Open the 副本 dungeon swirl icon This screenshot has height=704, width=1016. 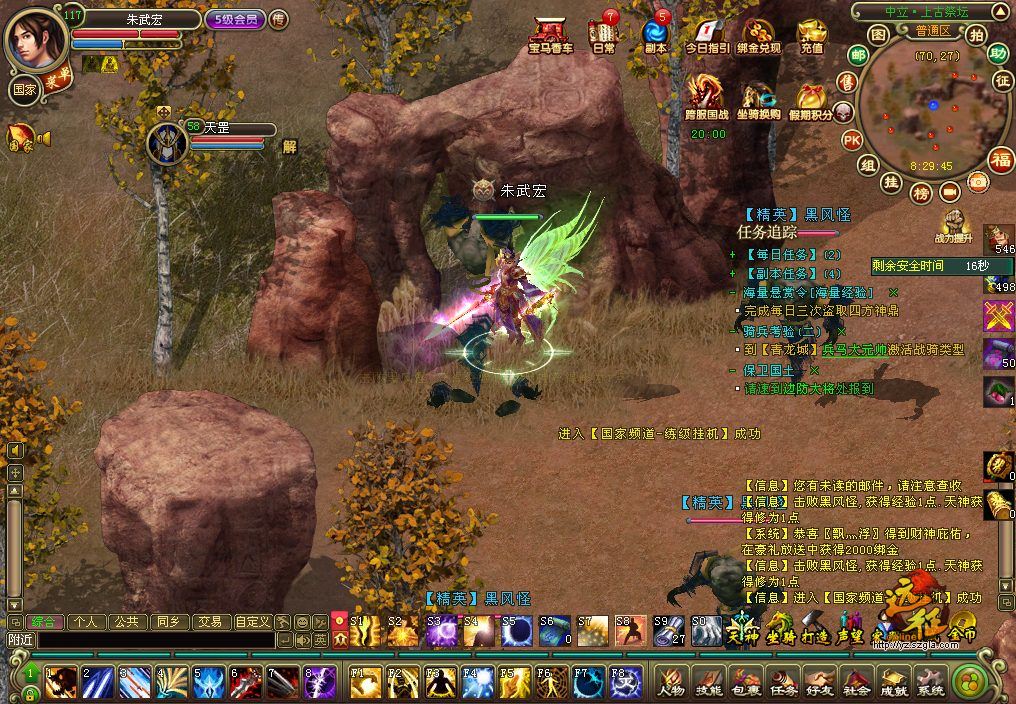click(x=656, y=33)
